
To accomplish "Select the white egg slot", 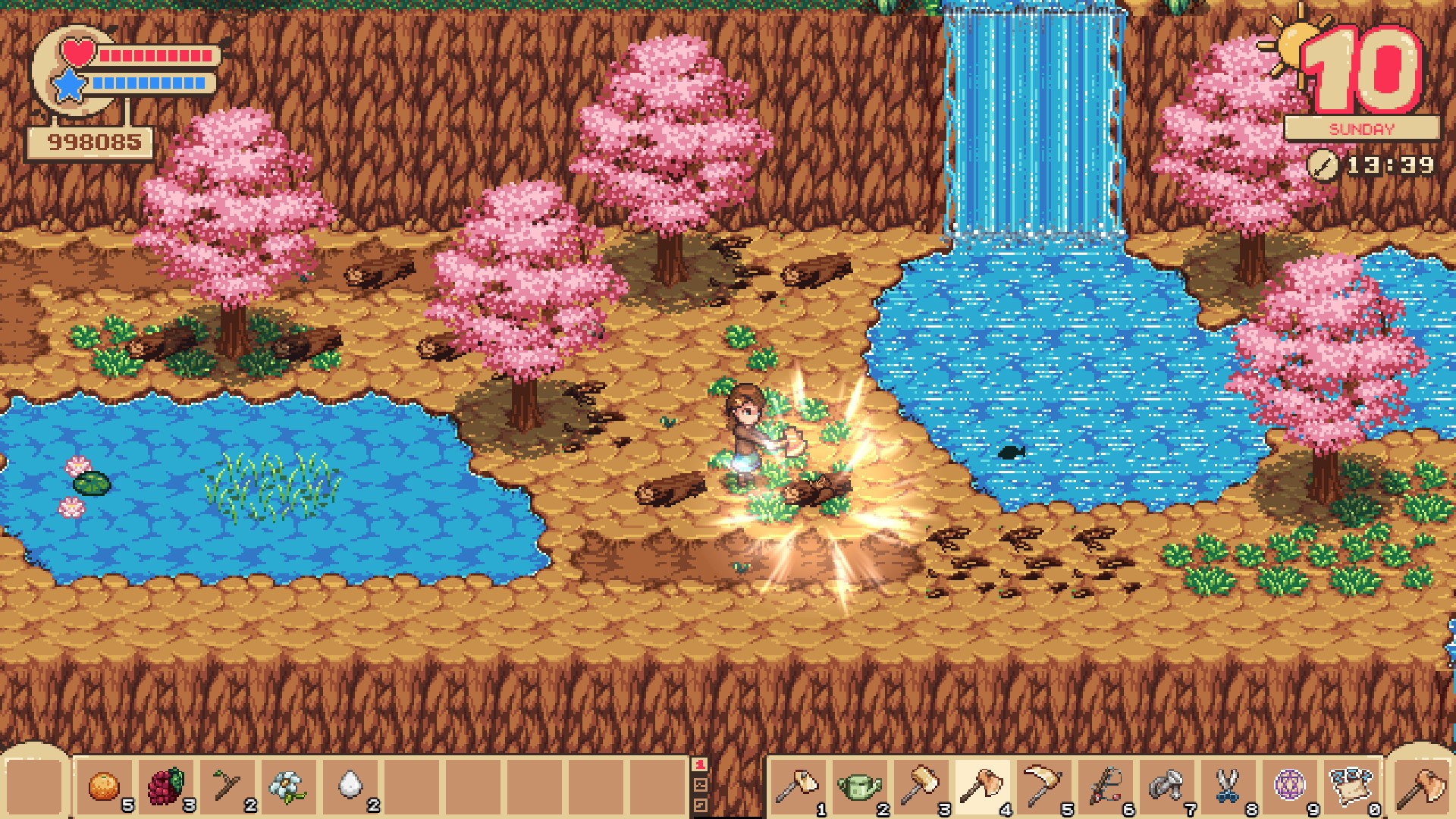I will coord(350,787).
